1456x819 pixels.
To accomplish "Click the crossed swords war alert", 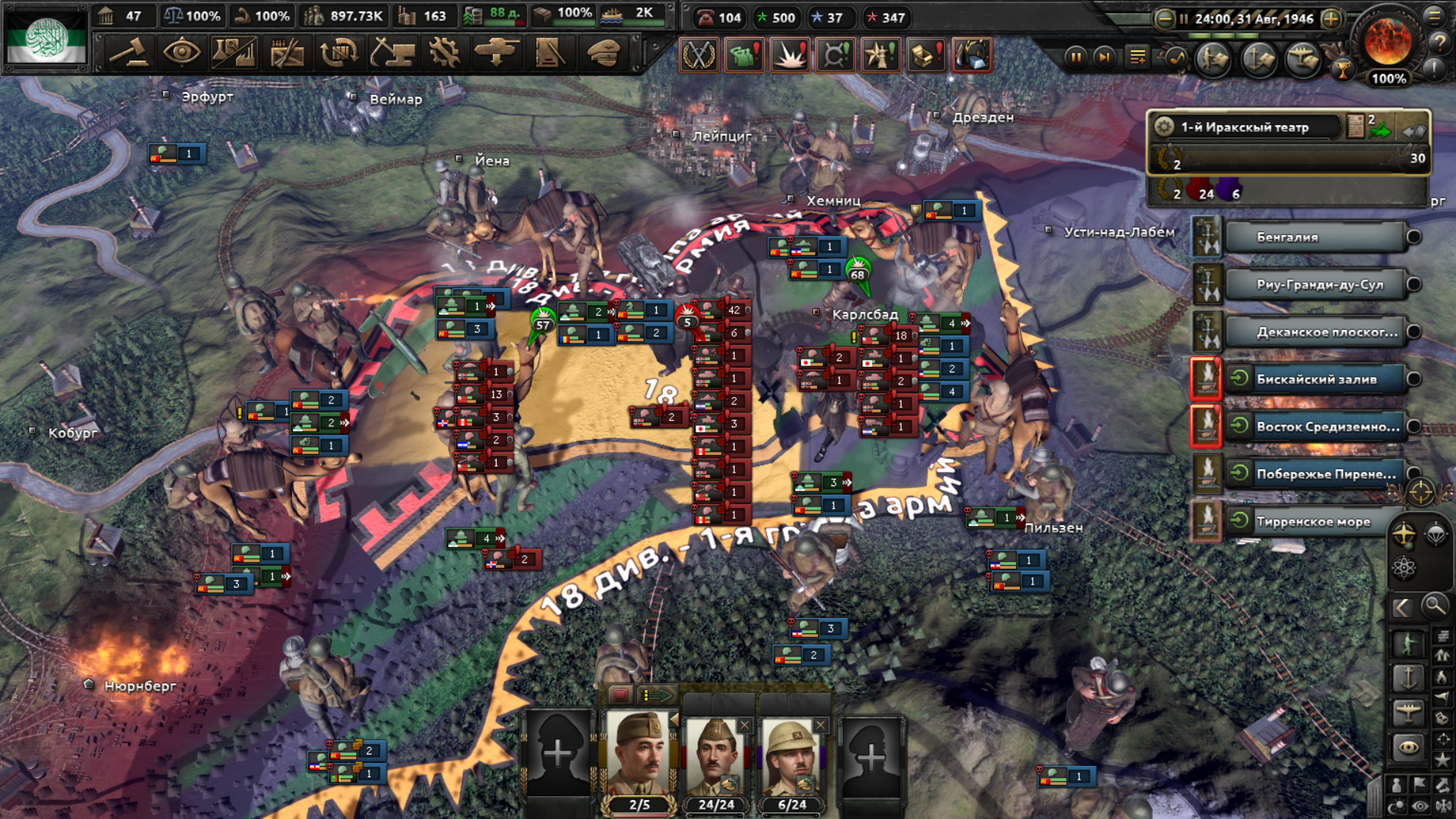I will [x=698, y=55].
